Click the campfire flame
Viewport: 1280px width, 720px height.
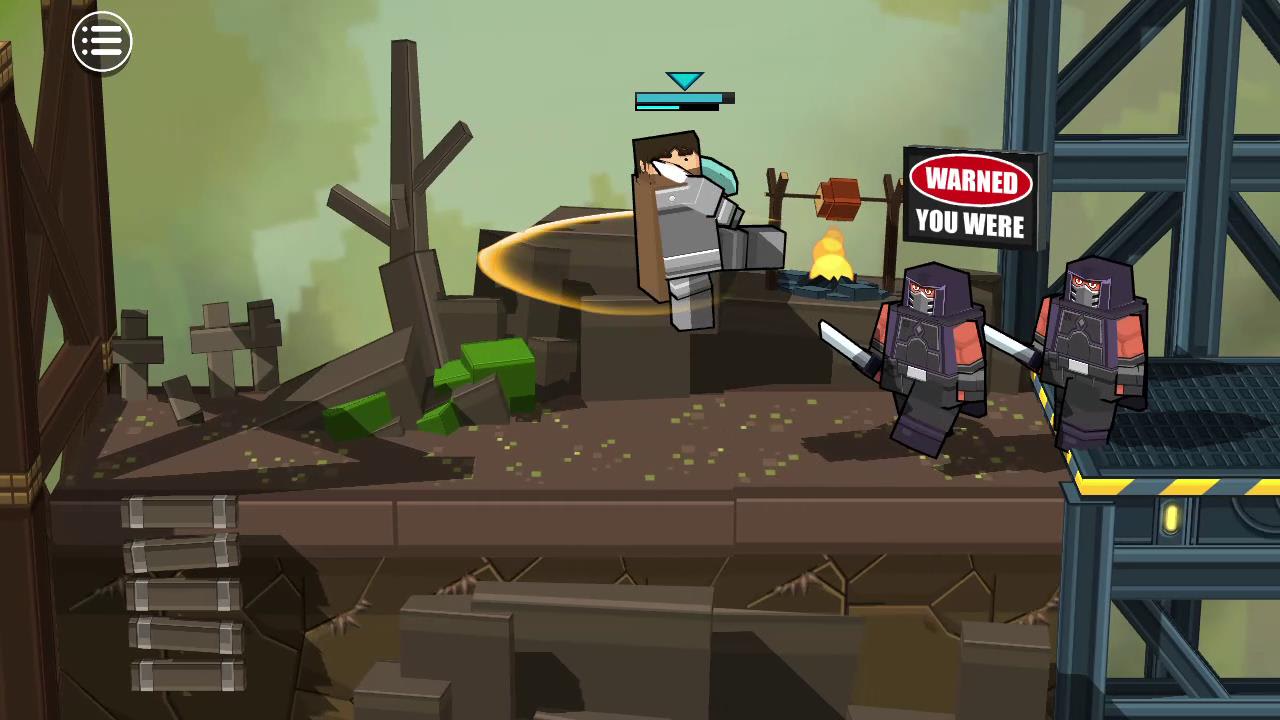tap(830, 255)
